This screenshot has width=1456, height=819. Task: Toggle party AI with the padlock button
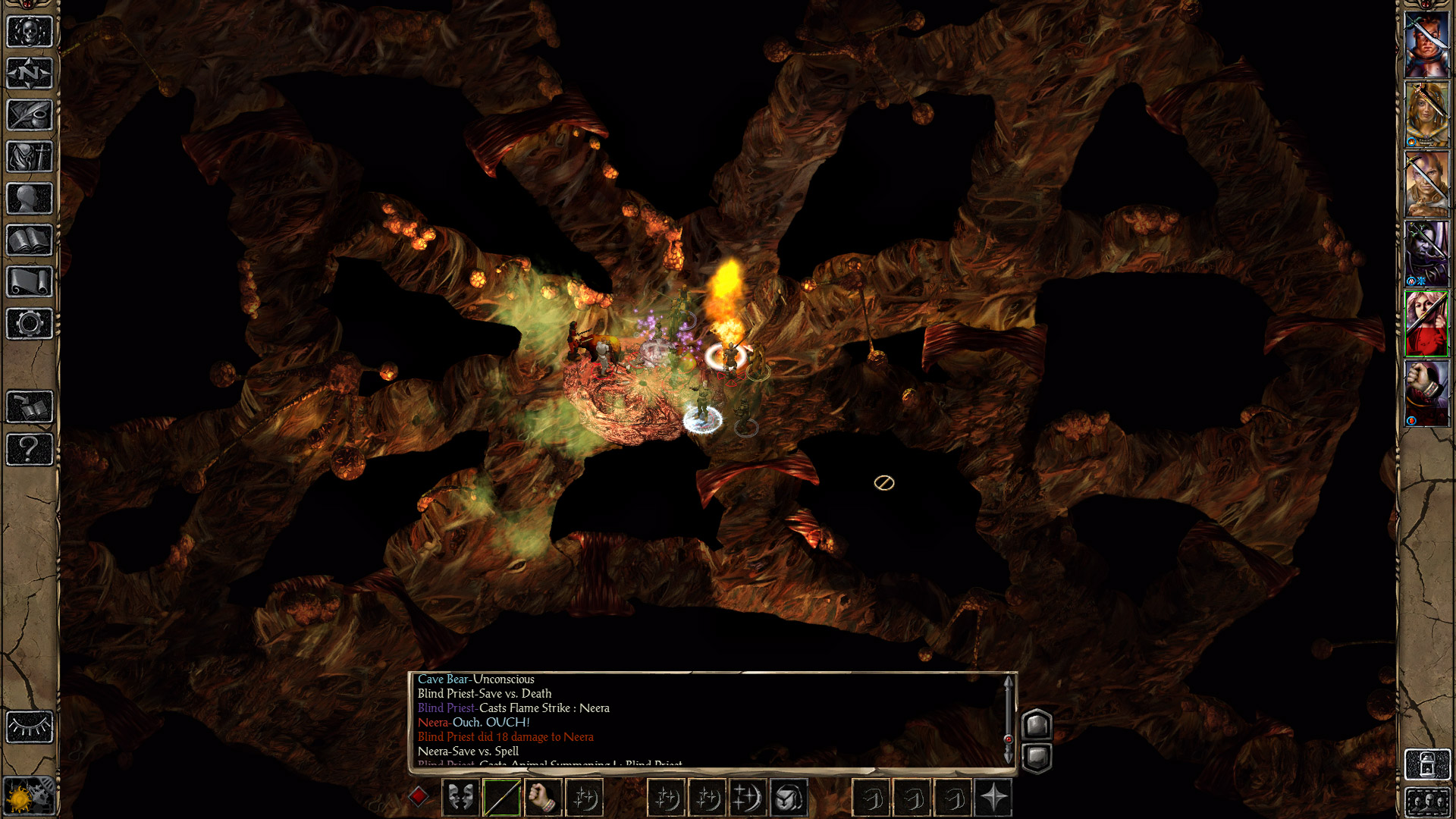pos(1426,764)
